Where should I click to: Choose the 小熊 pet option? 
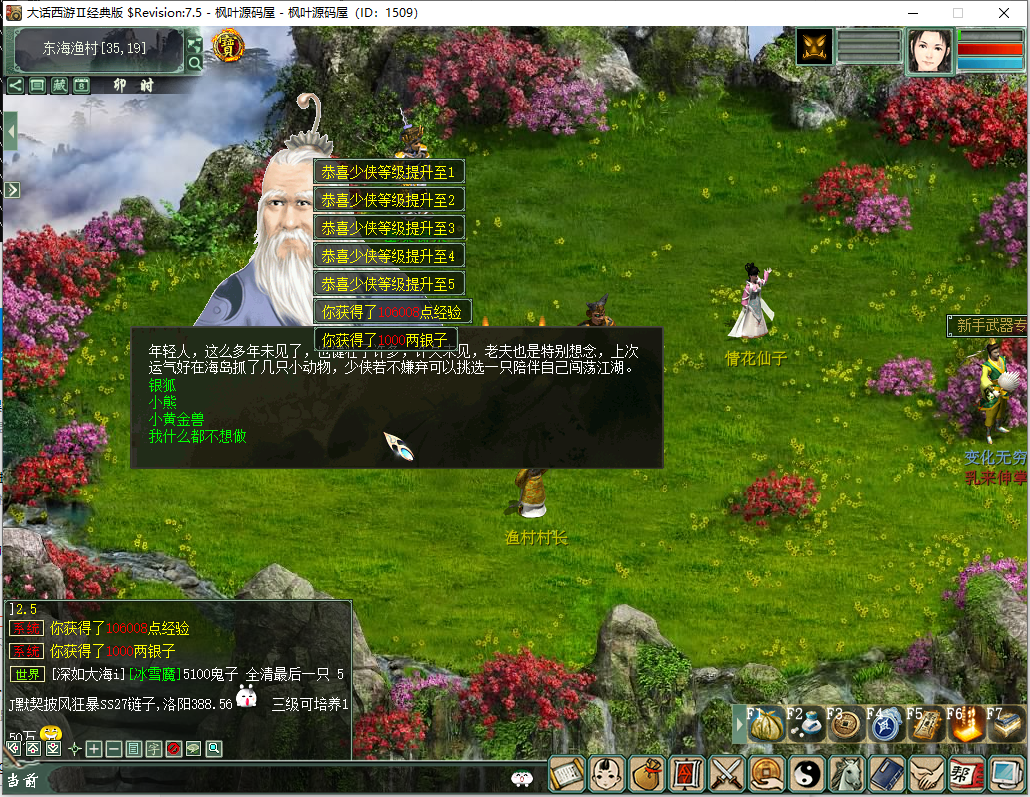coord(161,401)
